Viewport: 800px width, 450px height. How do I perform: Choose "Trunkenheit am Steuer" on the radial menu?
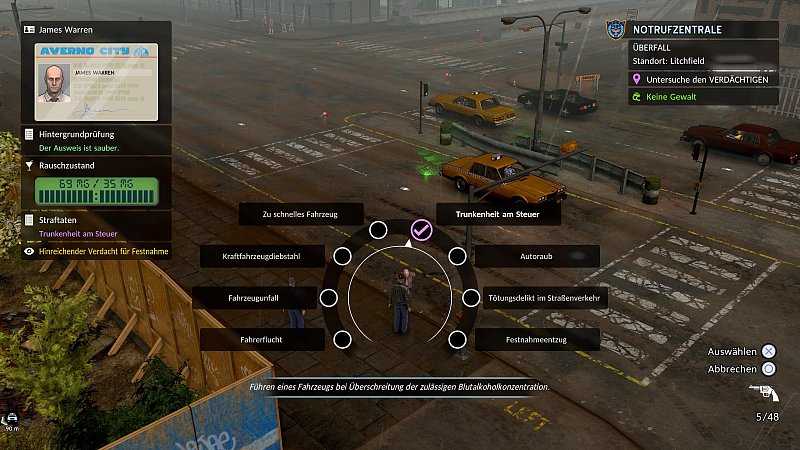[x=483, y=214]
